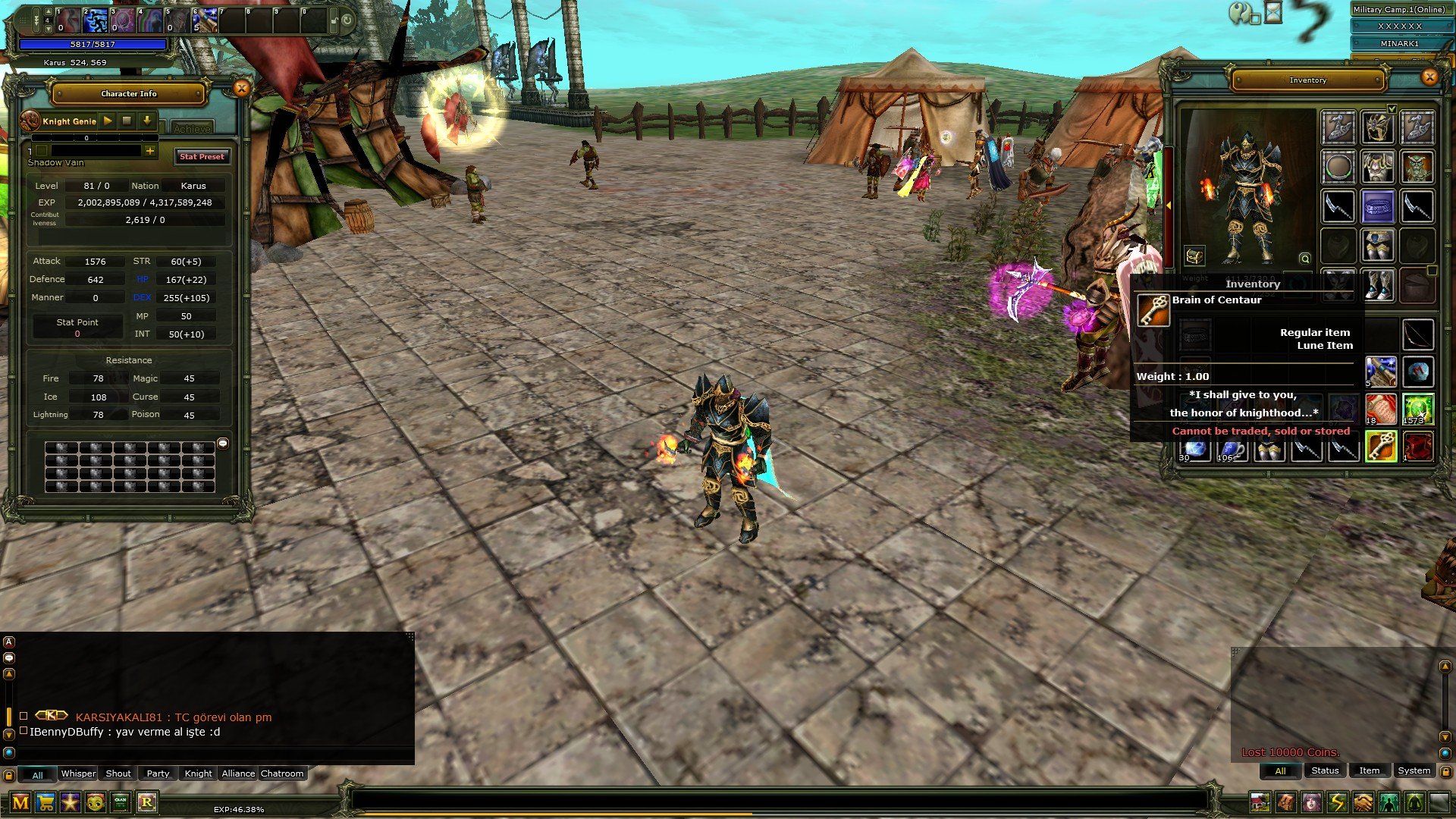
Task: Switch chat to the Party tab
Action: coord(158,773)
